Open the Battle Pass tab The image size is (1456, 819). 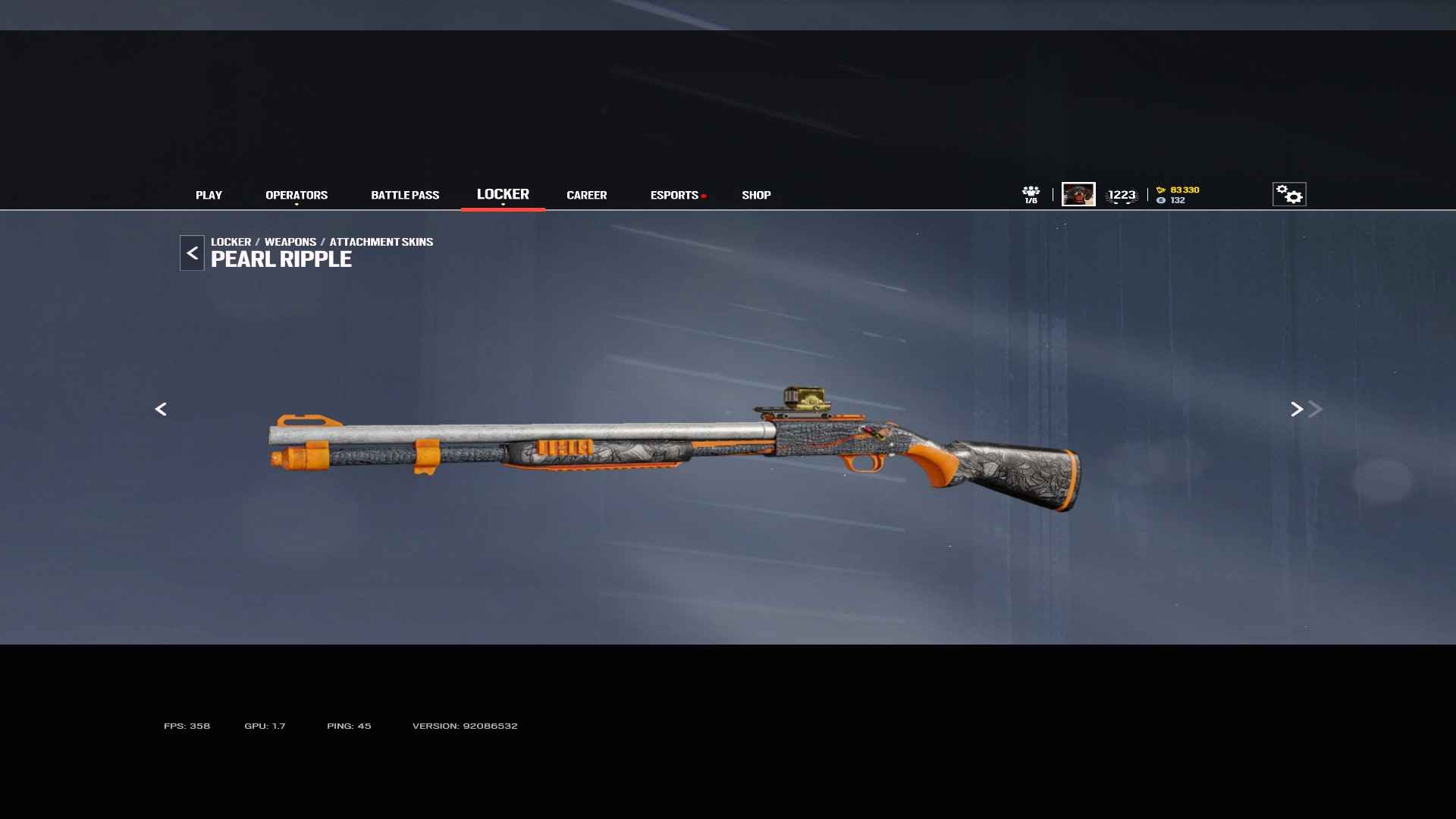coord(405,195)
